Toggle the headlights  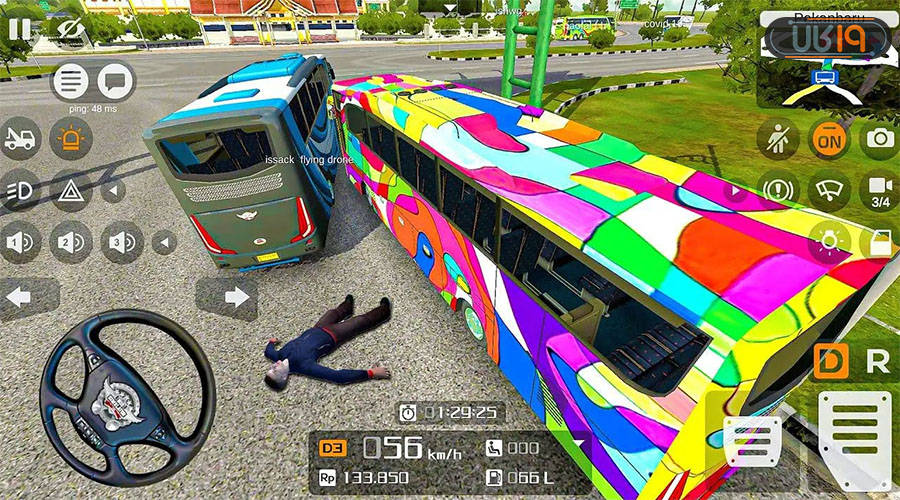tap(20, 190)
